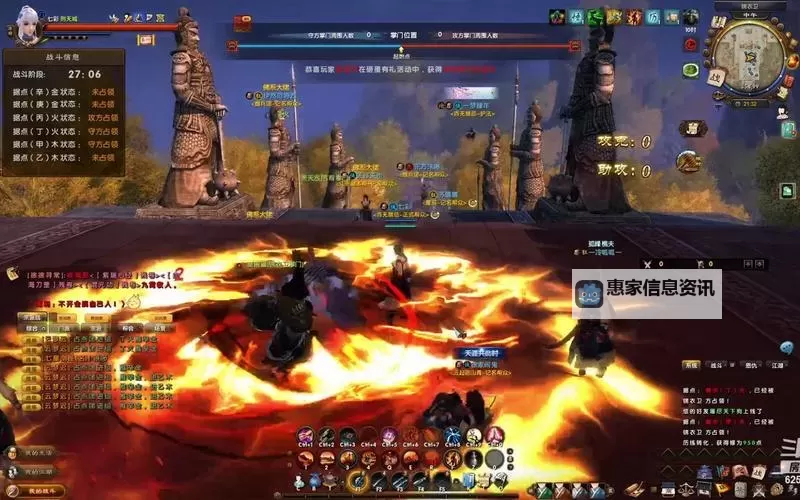Click the green jade round icon

point(691,70)
